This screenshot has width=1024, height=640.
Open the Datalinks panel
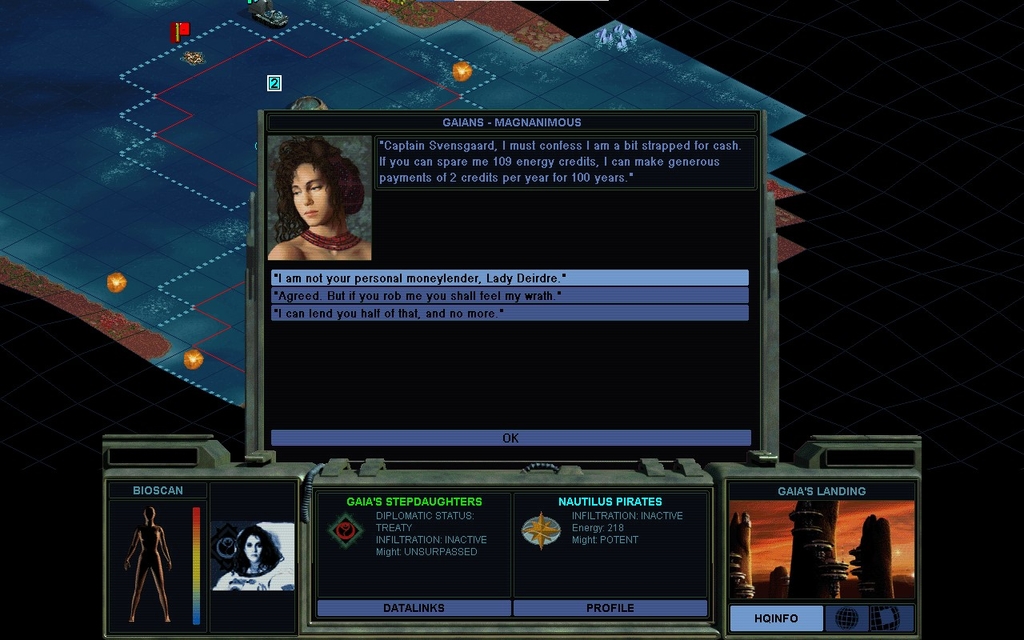[413, 608]
